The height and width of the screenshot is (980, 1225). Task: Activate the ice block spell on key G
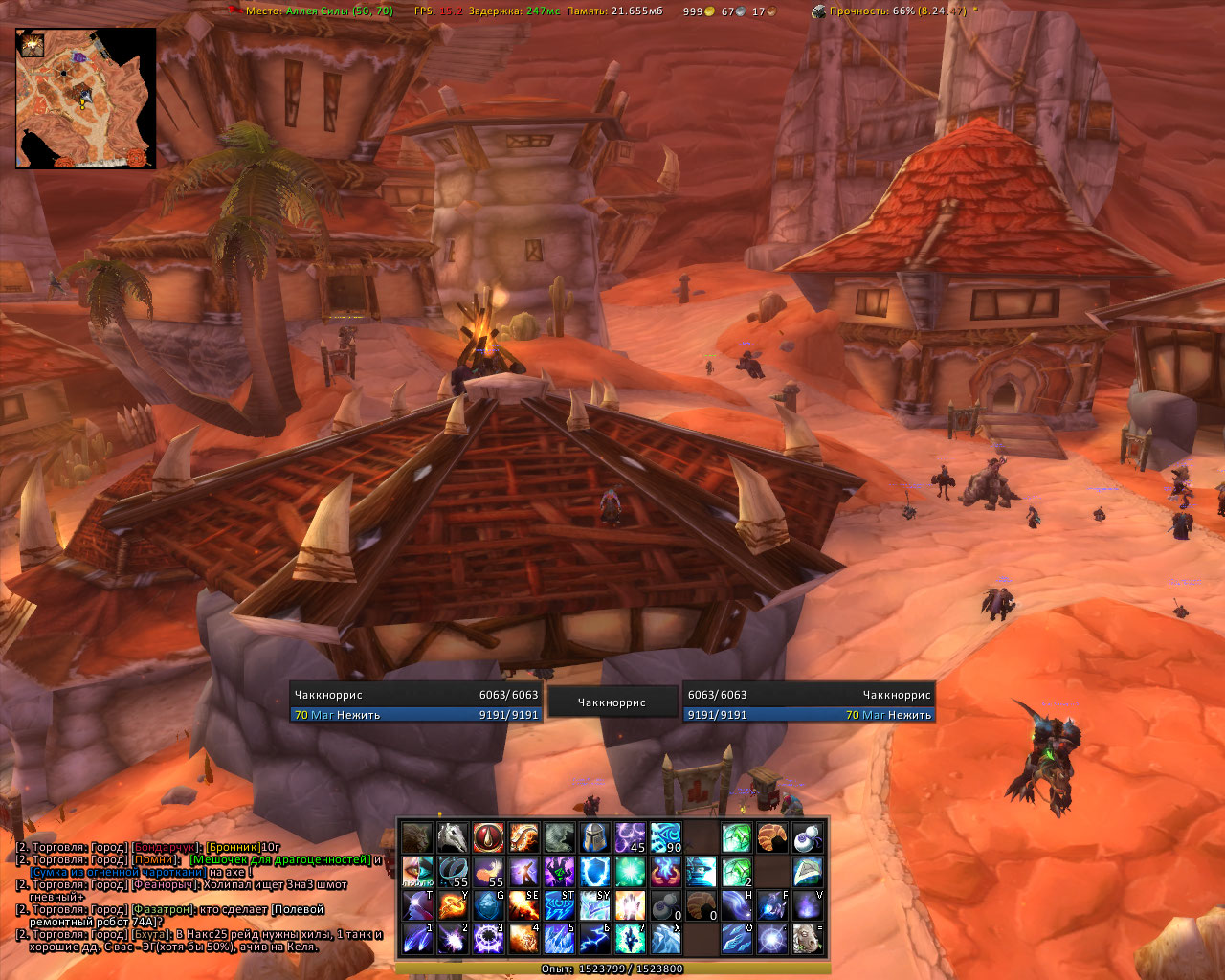click(487, 904)
